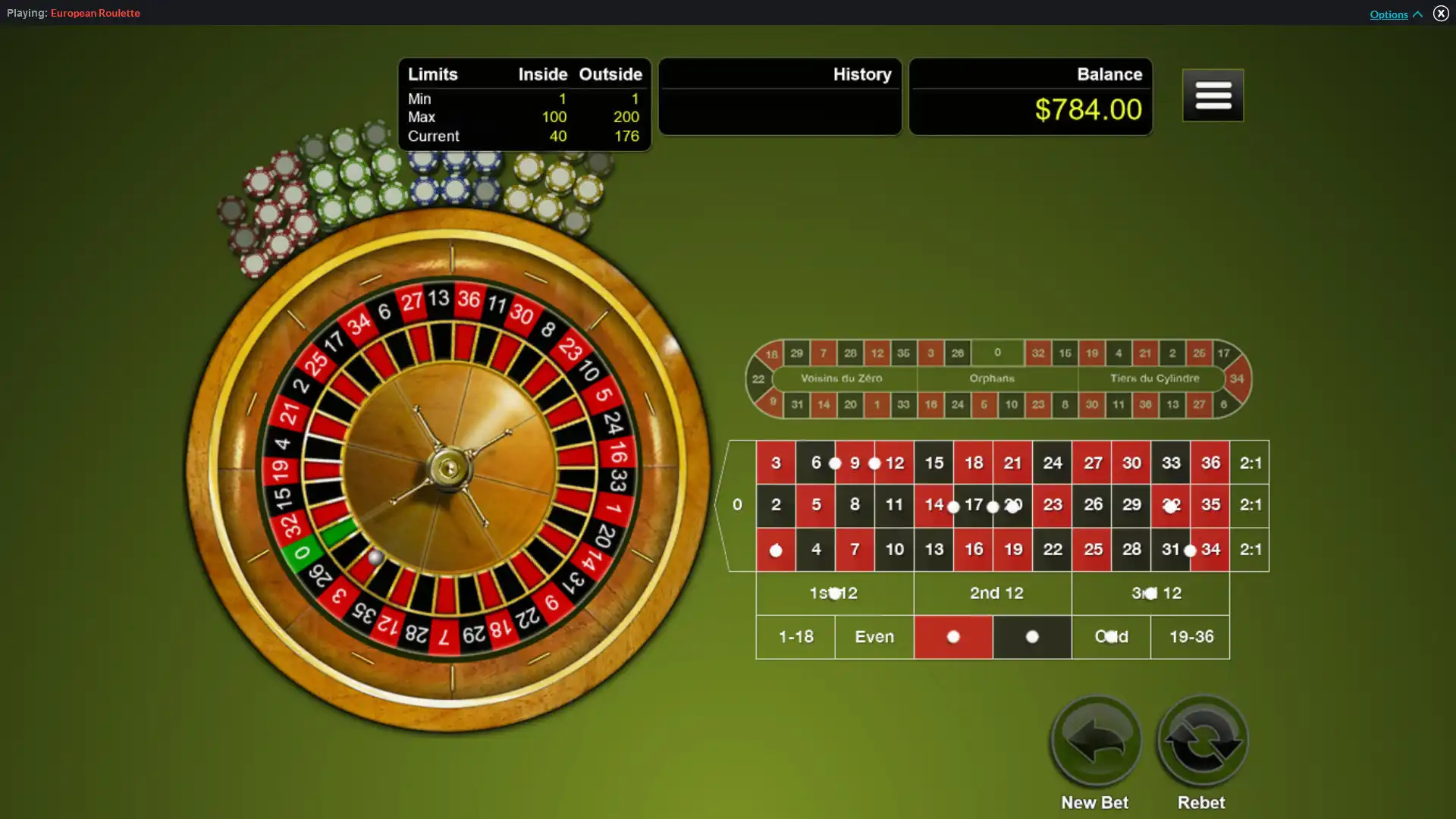Click the History panel header

click(x=862, y=74)
